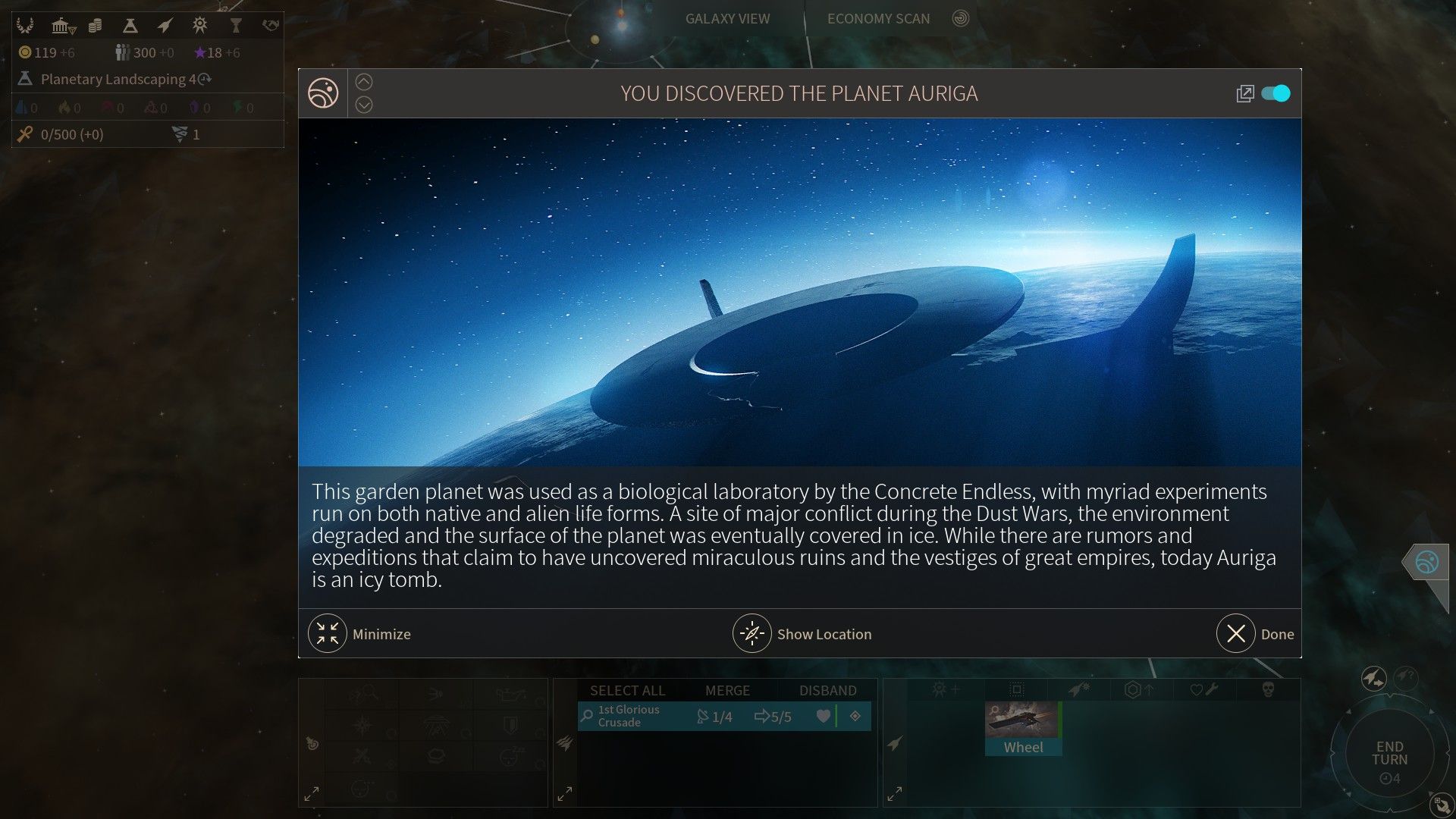Open the marketplace coins icon
Screen dimensions: 1456x819
pyautogui.click(x=95, y=24)
